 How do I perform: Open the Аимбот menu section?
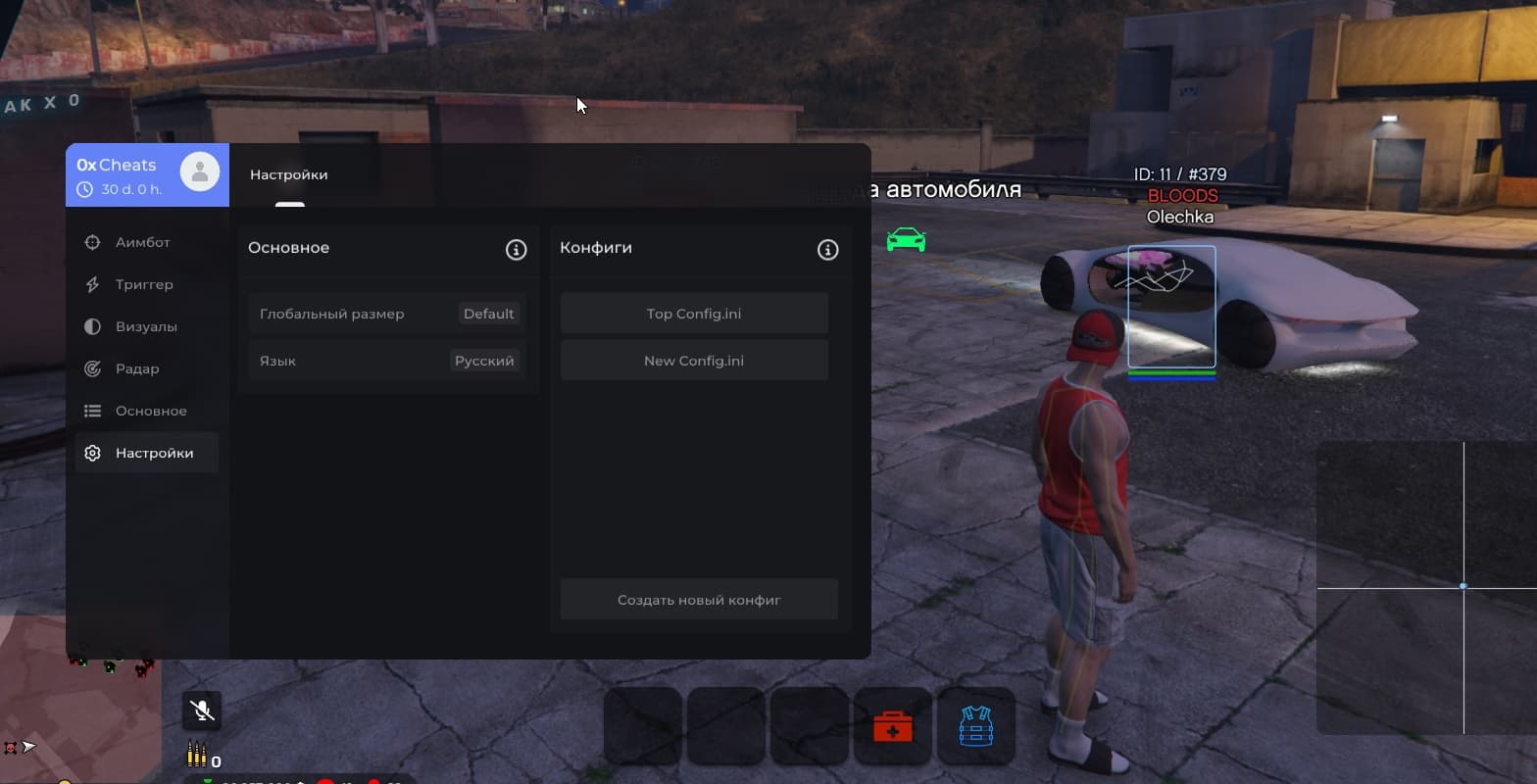pyautogui.click(x=142, y=242)
